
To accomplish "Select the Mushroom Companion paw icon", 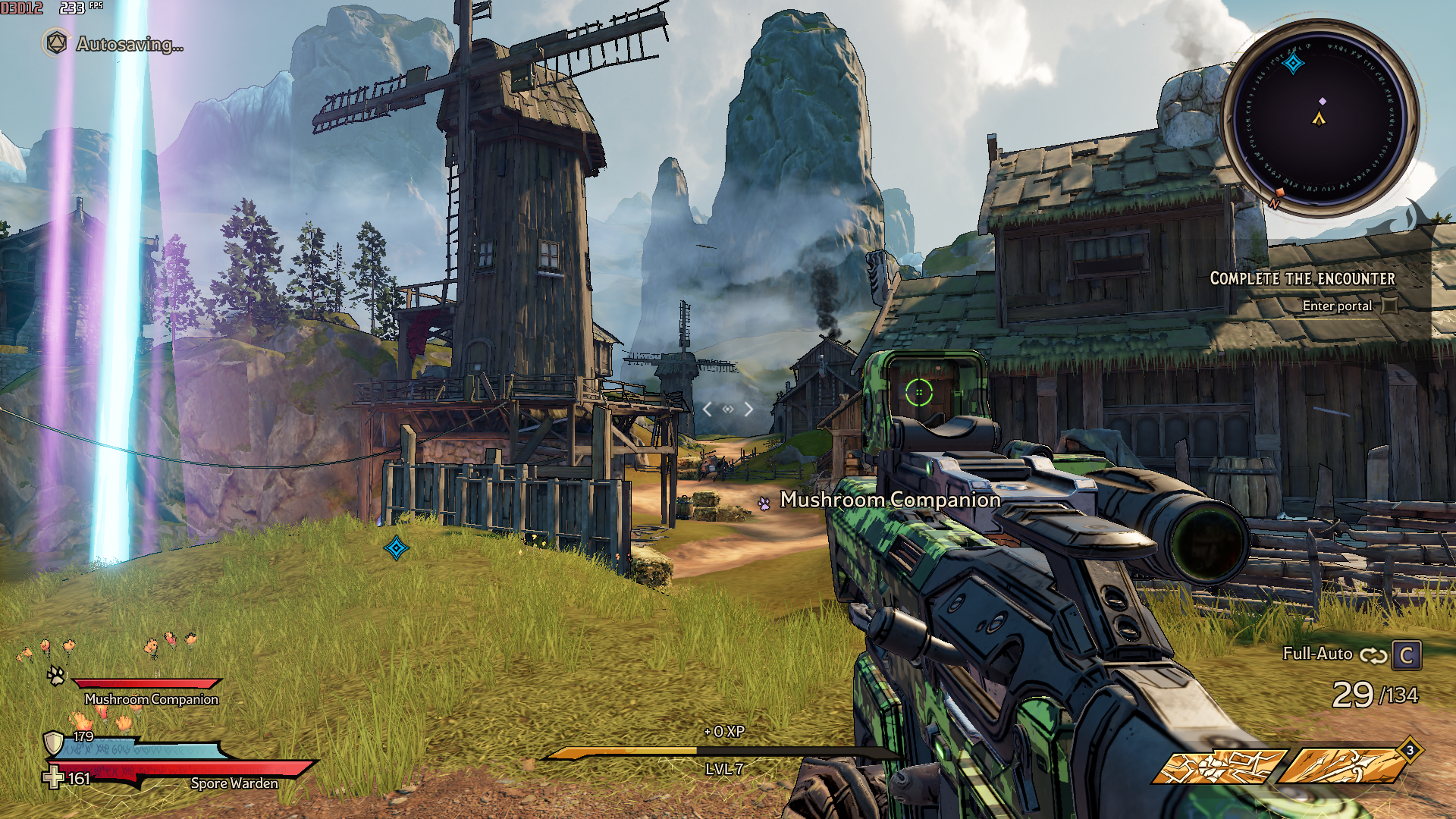I will [x=56, y=675].
